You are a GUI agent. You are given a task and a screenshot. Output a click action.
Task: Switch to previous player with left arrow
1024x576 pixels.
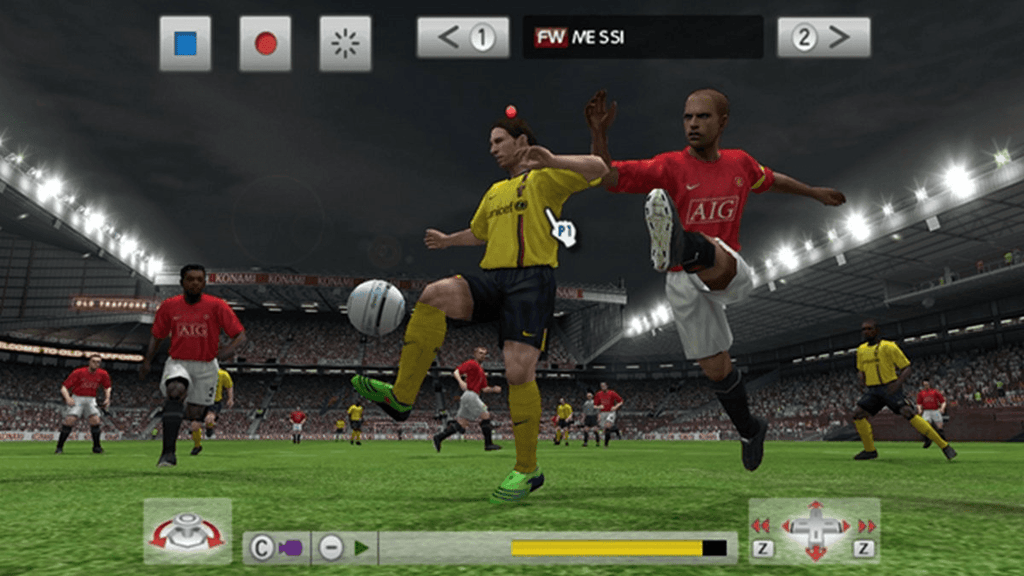(x=463, y=38)
